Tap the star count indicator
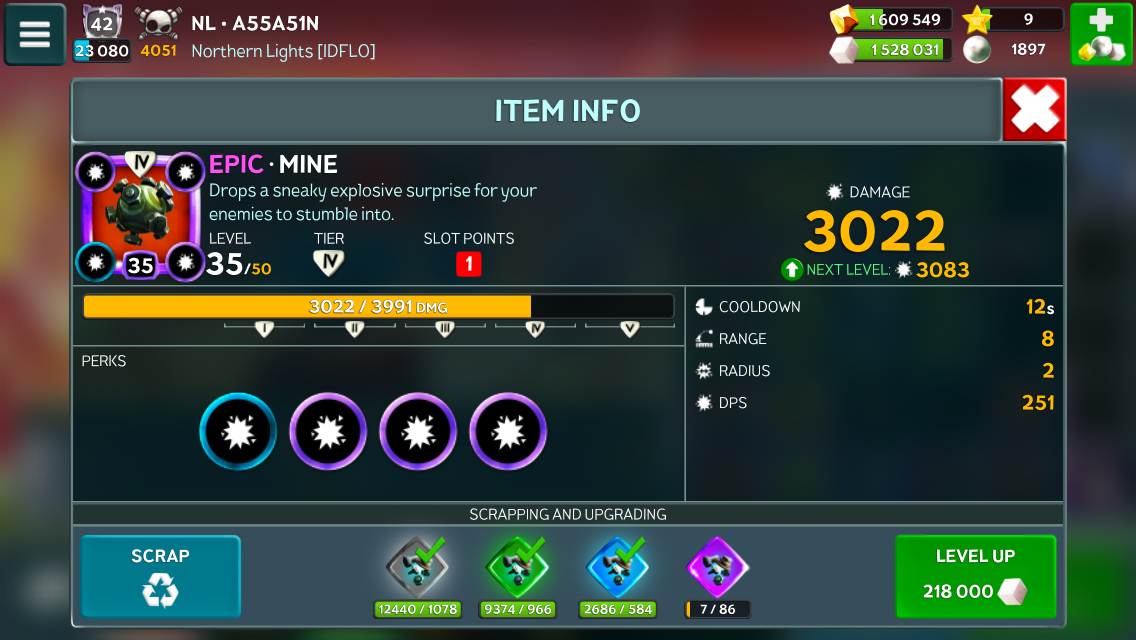The height and width of the screenshot is (640, 1136). coord(1012,19)
